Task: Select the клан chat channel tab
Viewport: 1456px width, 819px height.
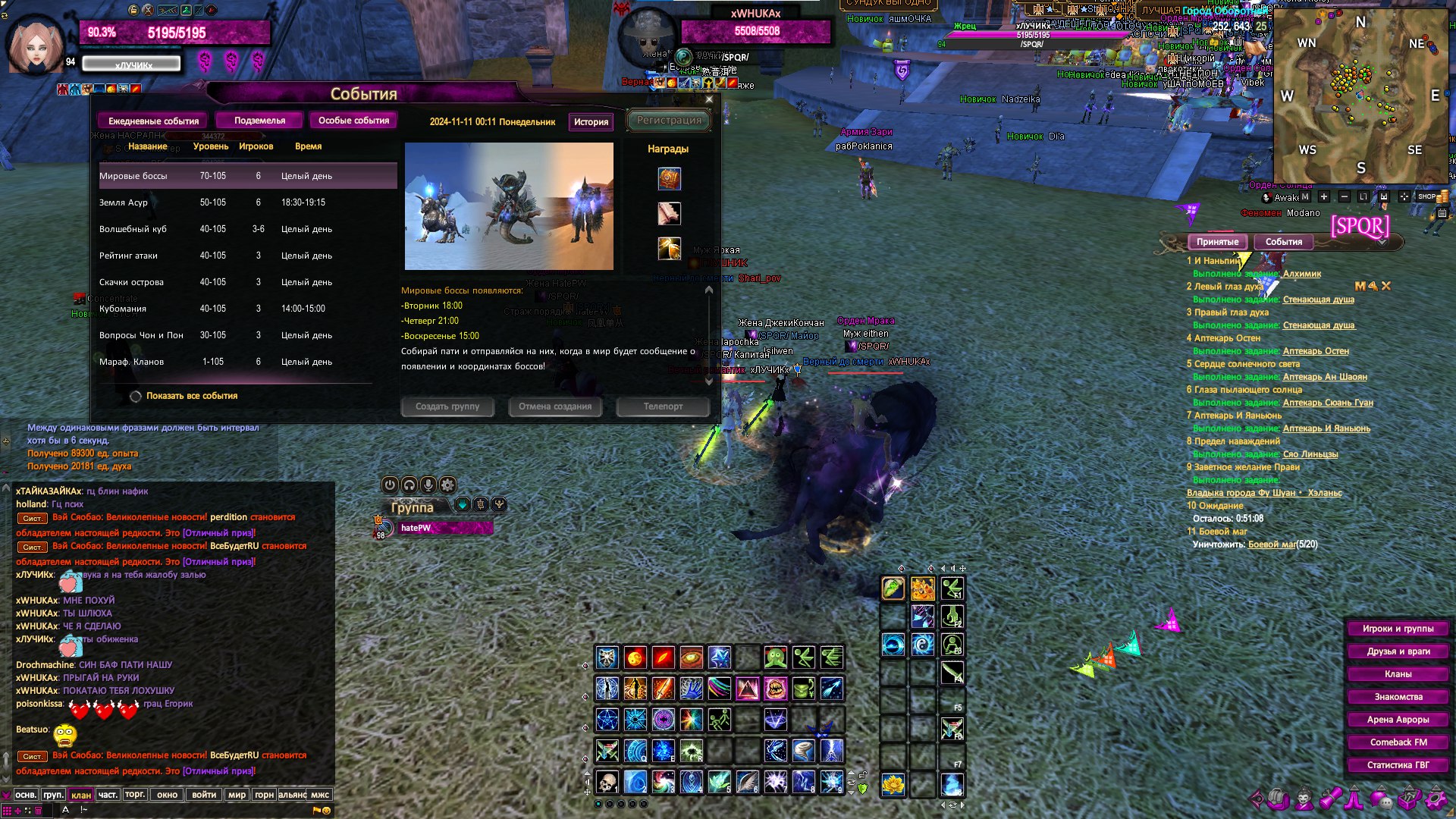Action: pos(80,795)
